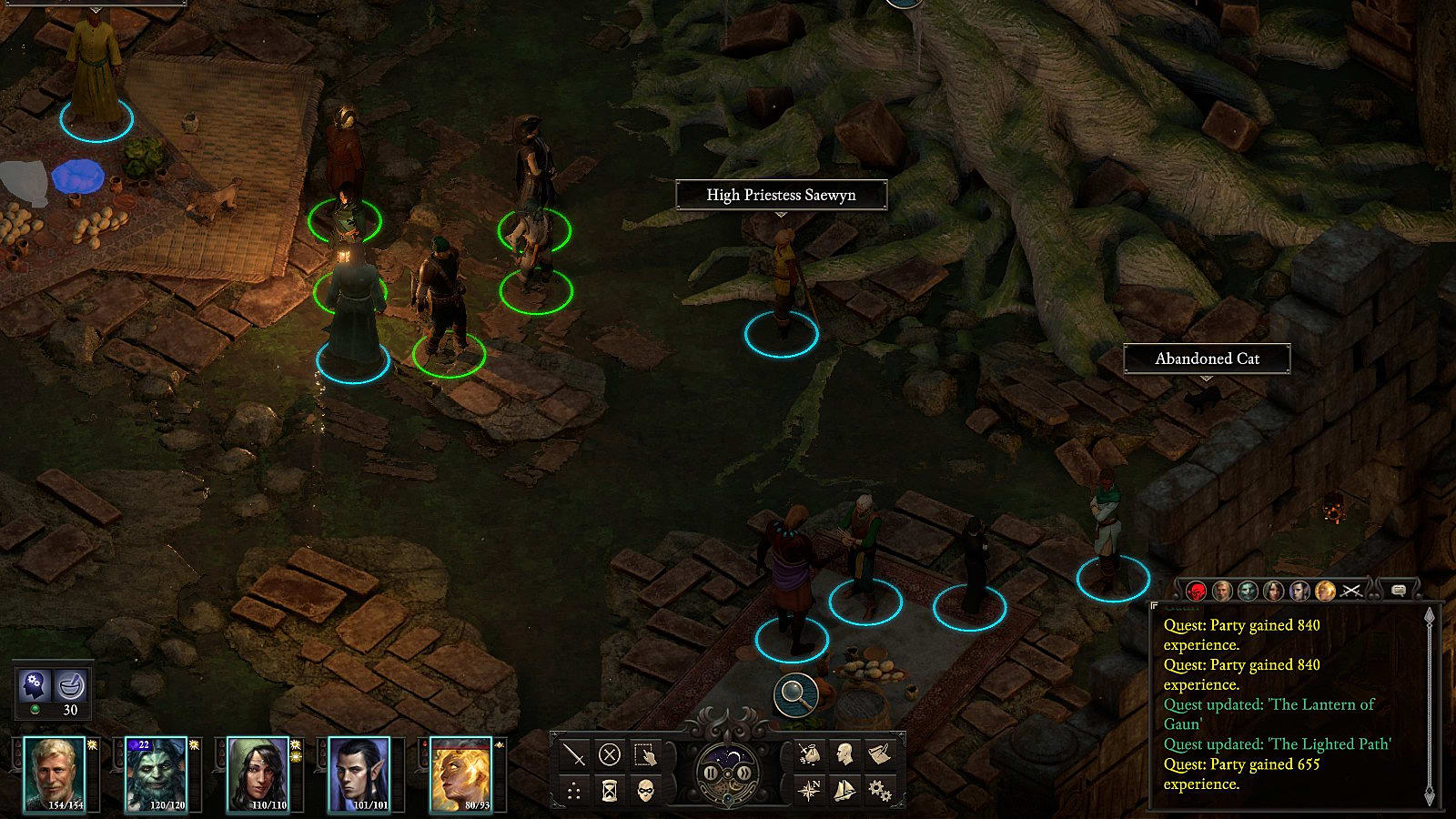Toggle fast speed with the wavy-lines button

point(744,773)
